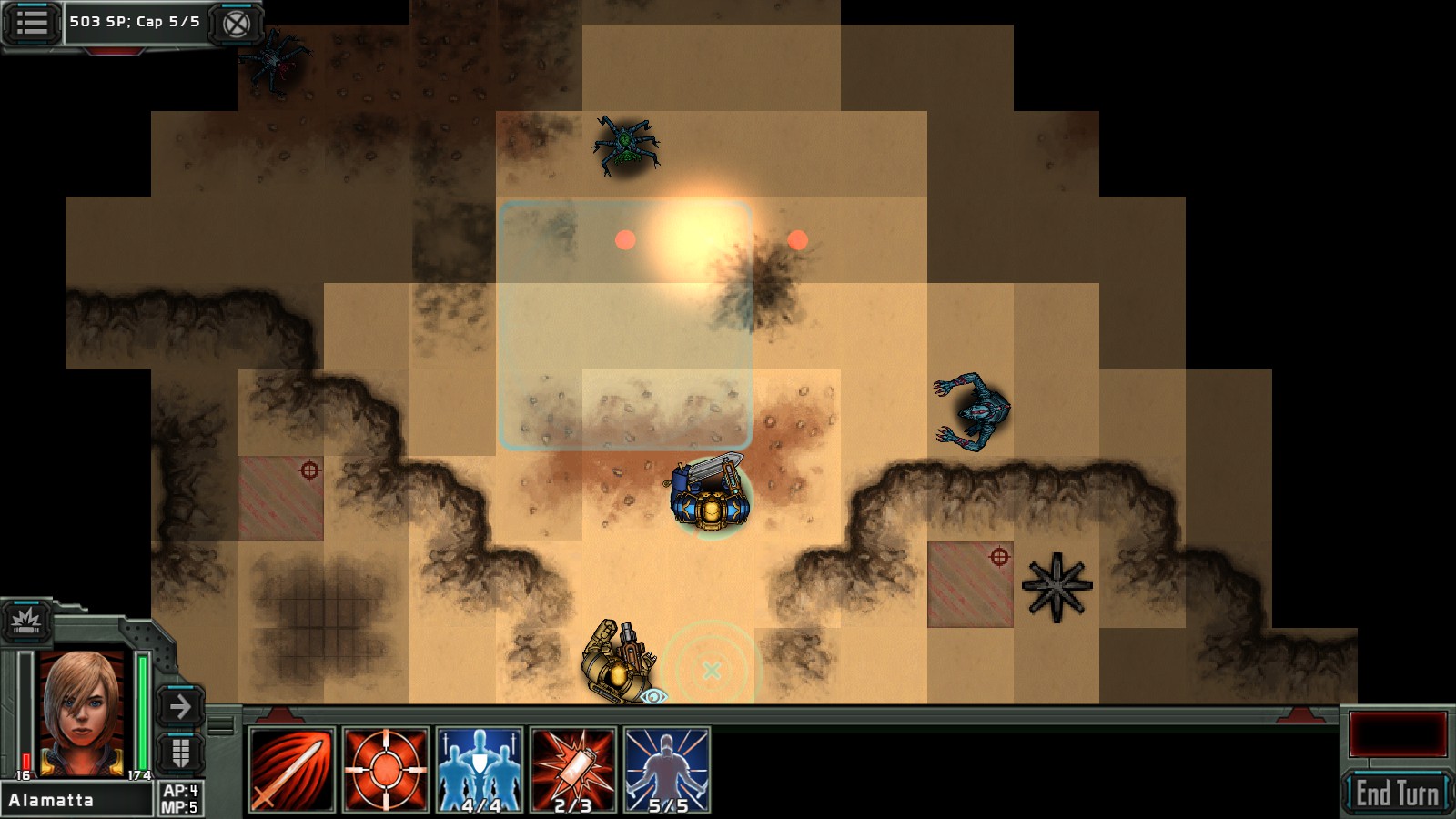Click the crossed-circle button beside the SP readout
Viewport: 1456px width, 819px height.
coord(236,23)
